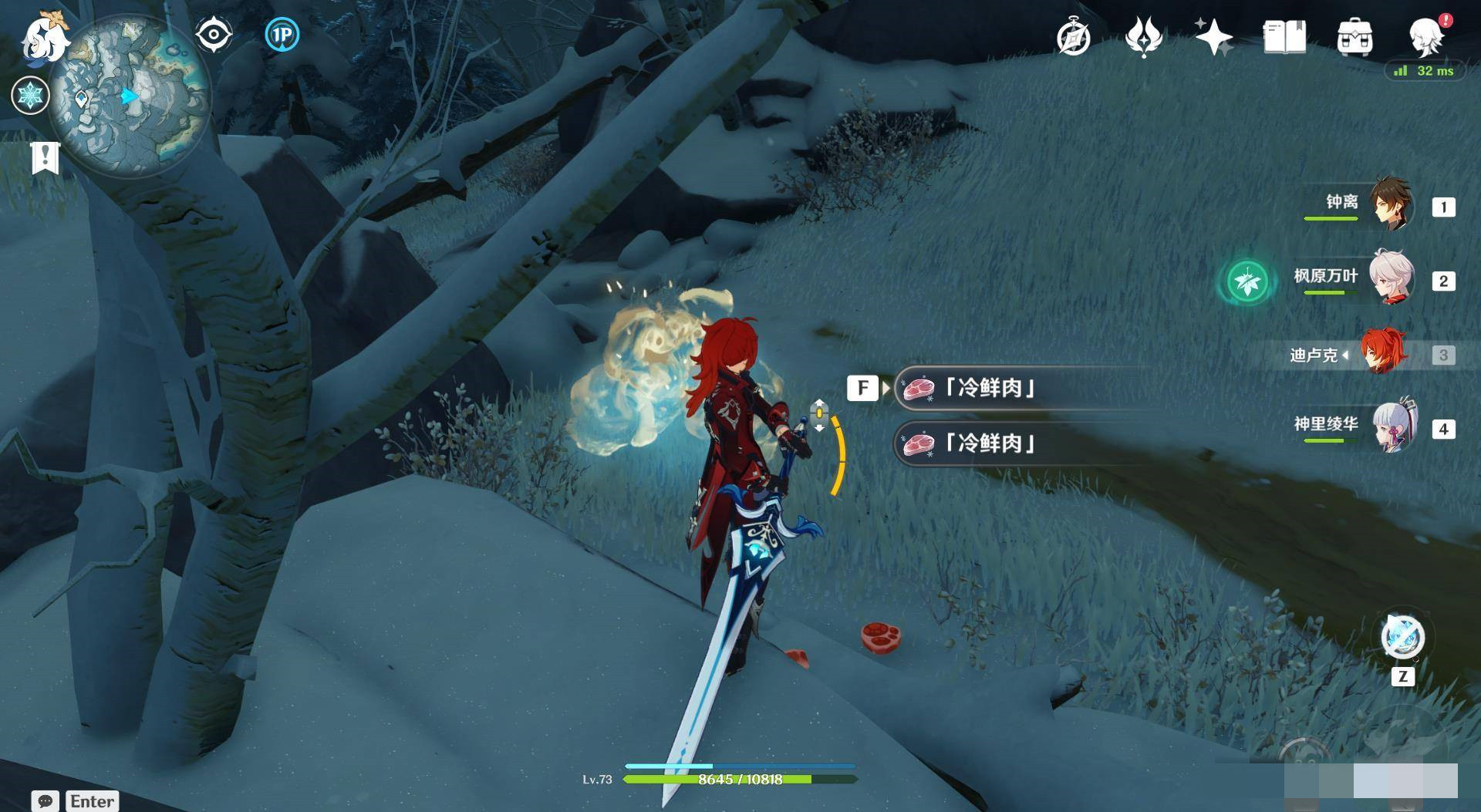
Task: Click the snowflake sheer cold status icon
Action: click(31, 96)
